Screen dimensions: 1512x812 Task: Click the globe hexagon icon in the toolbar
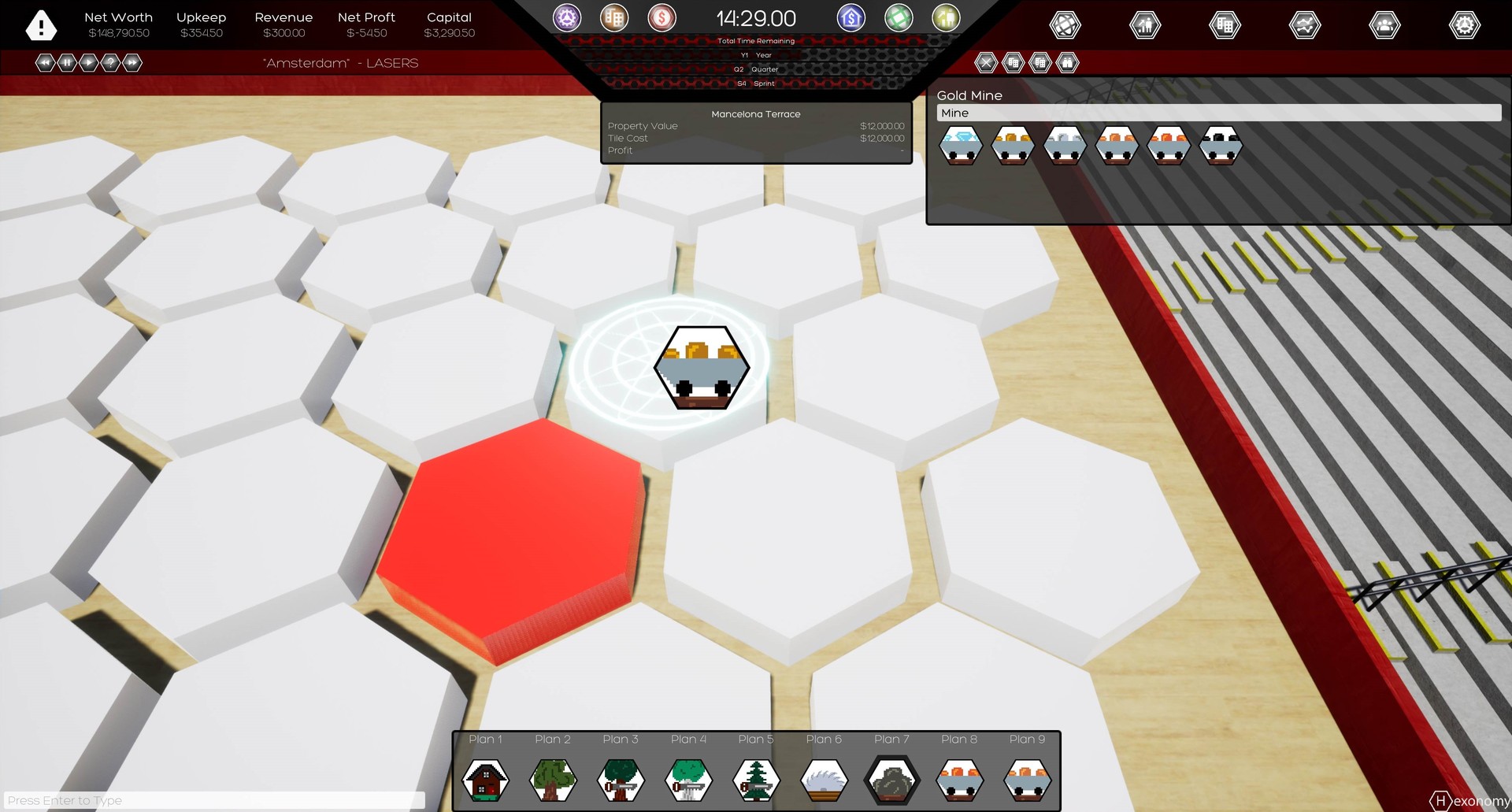tap(1065, 24)
